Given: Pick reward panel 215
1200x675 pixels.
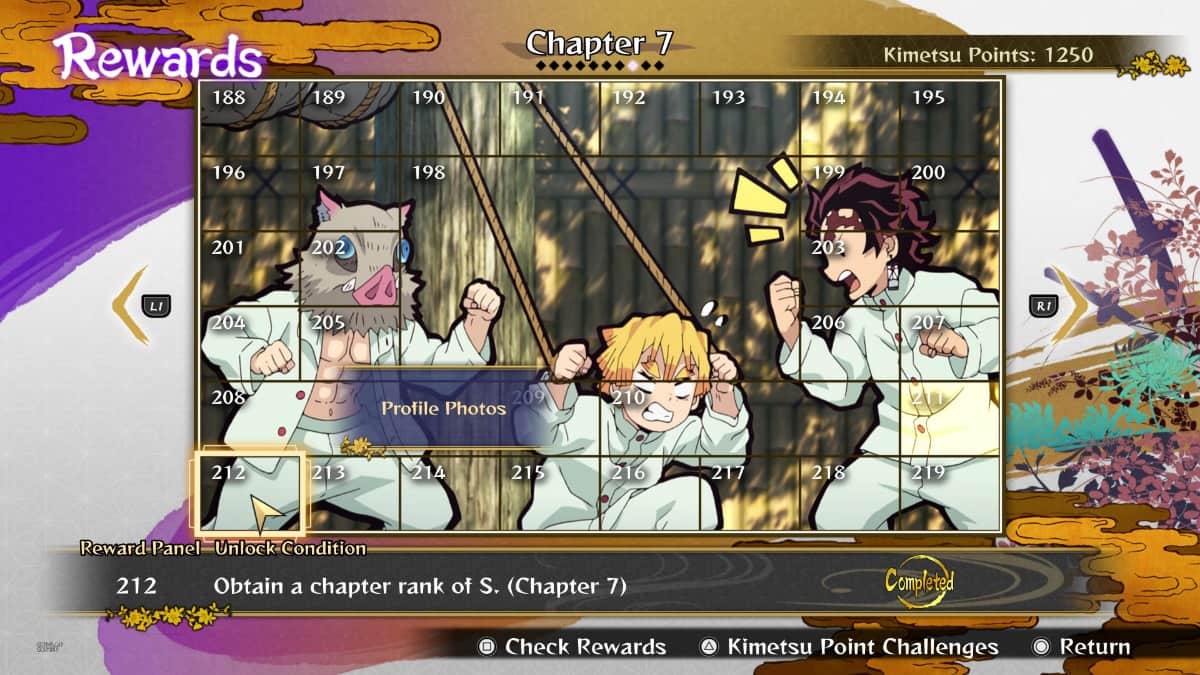Looking at the screenshot, I should tap(550, 493).
